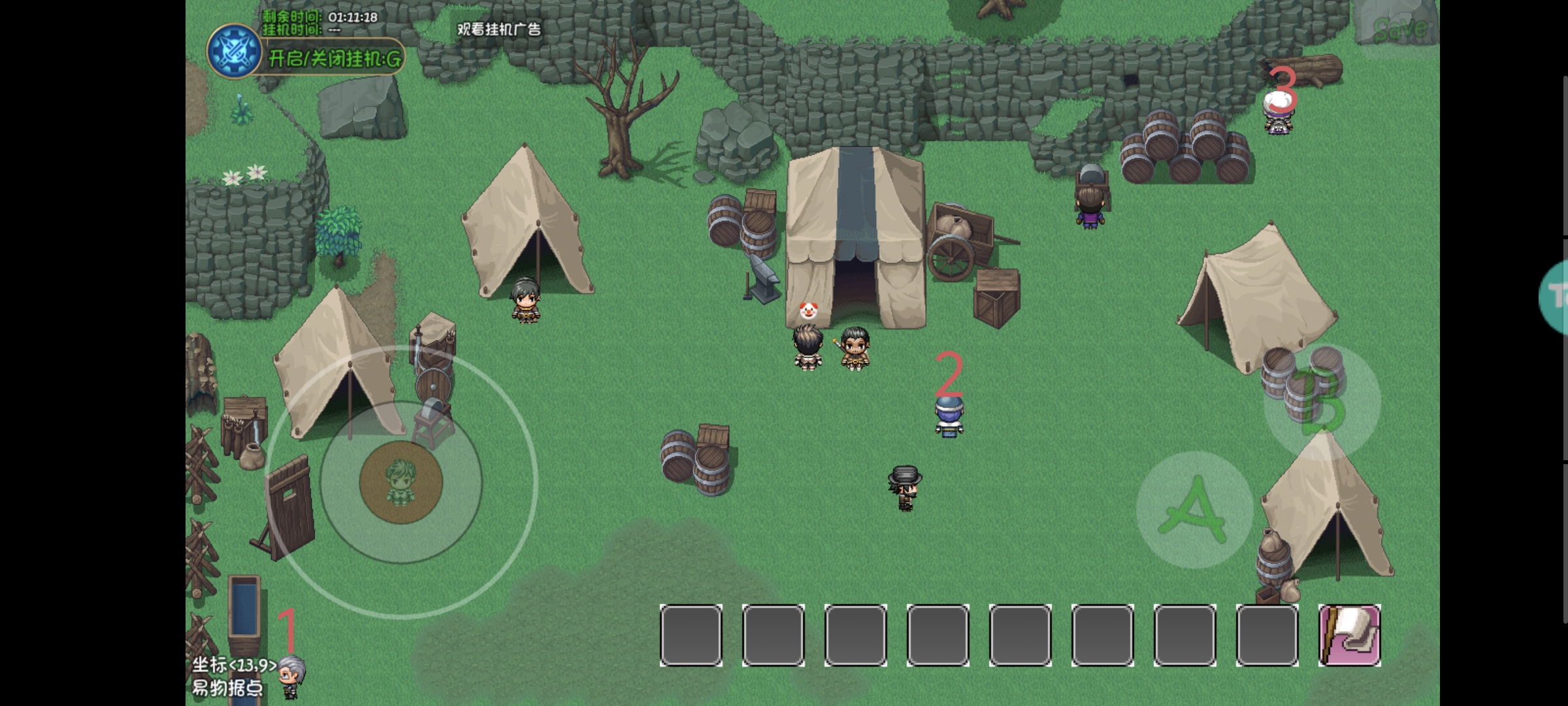The height and width of the screenshot is (706, 1568).
Task: Tap the virtual joystick center knob
Action: (x=400, y=482)
